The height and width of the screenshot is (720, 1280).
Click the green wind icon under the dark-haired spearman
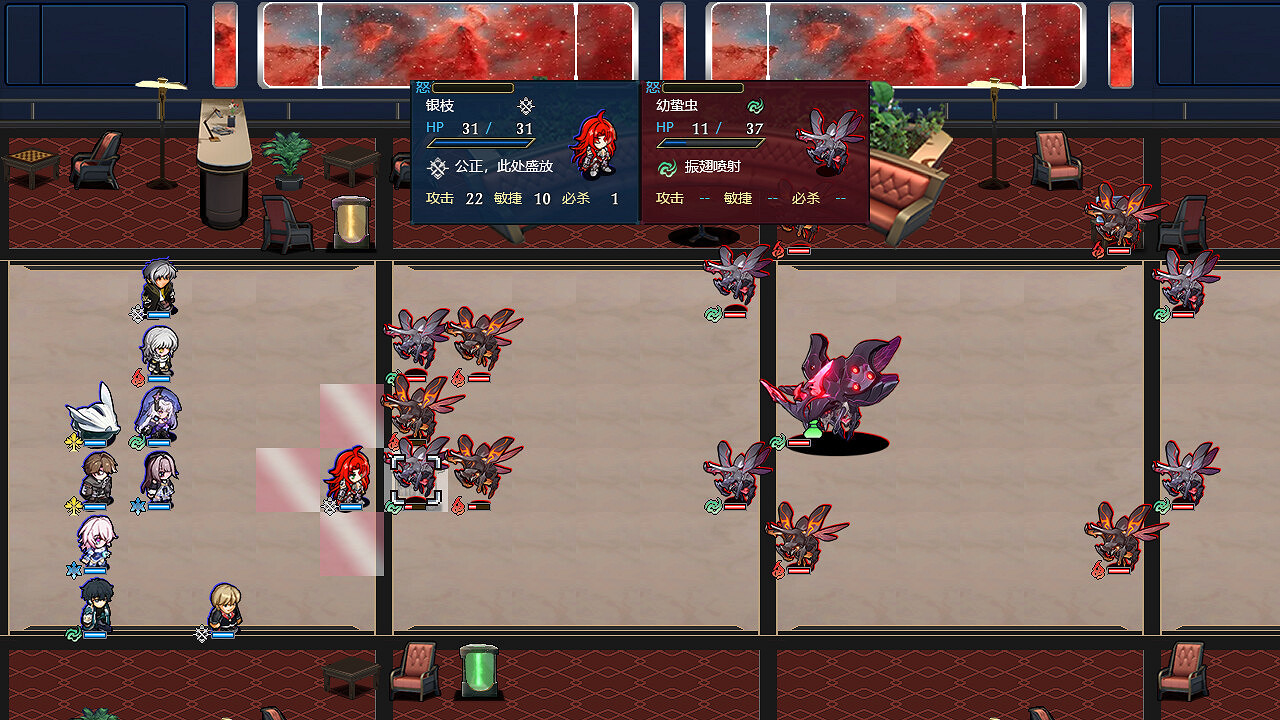click(x=72, y=632)
